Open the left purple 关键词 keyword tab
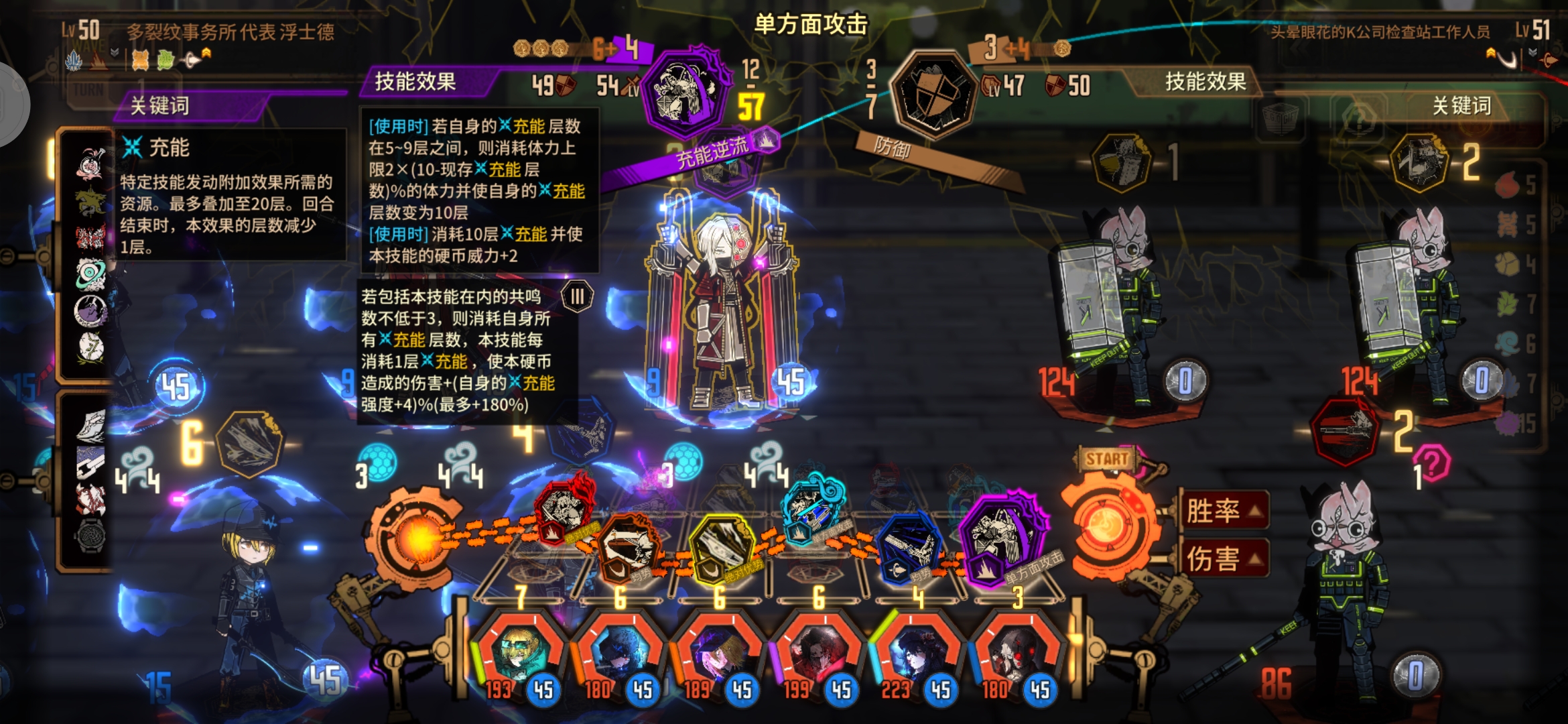The width and height of the screenshot is (1568, 724). pyautogui.click(x=161, y=105)
